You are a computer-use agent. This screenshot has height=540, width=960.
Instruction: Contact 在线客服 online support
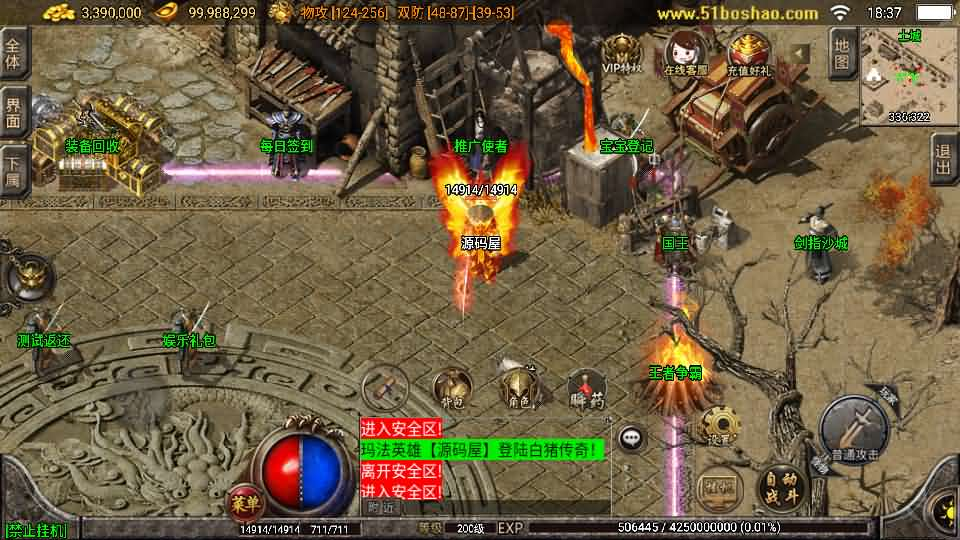pos(685,54)
